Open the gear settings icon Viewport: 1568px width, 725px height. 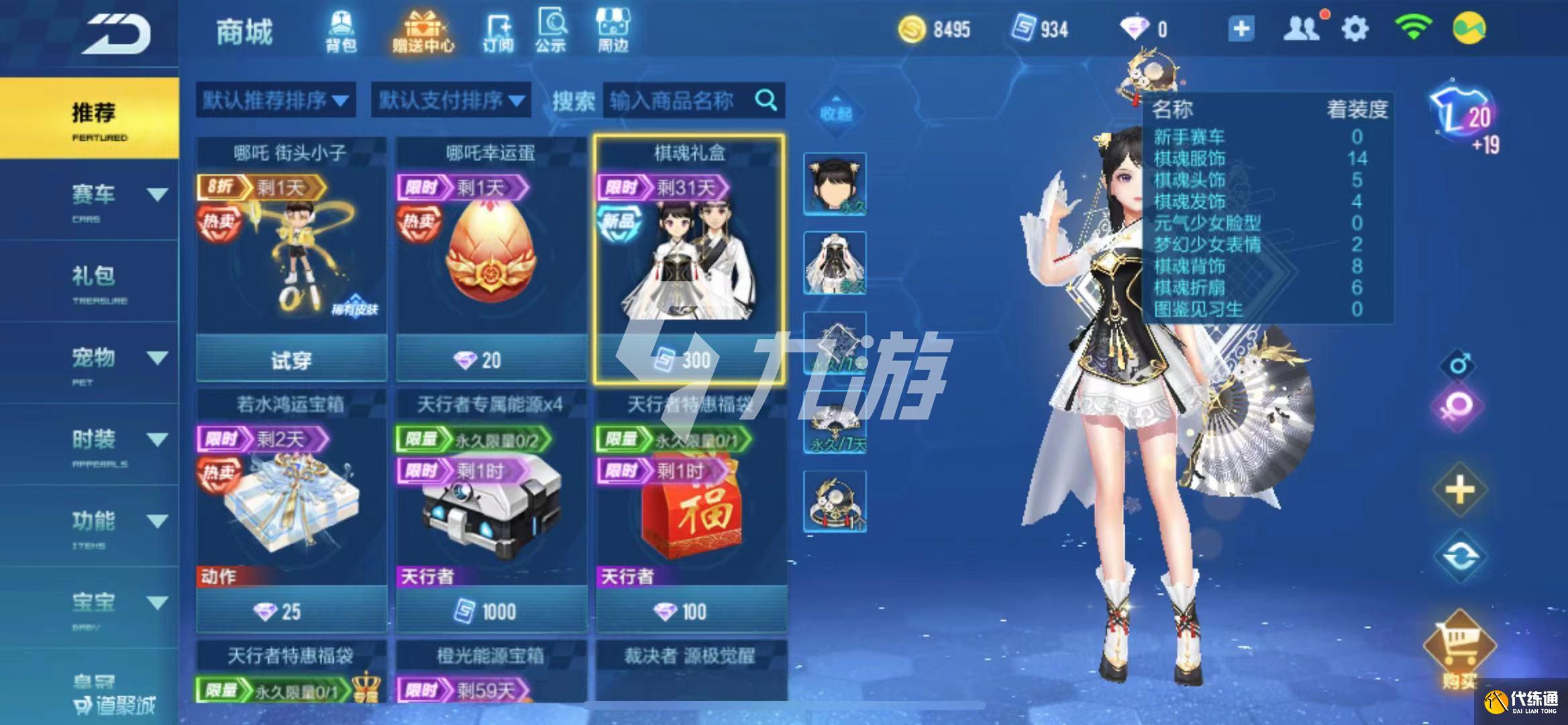click(x=1354, y=30)
